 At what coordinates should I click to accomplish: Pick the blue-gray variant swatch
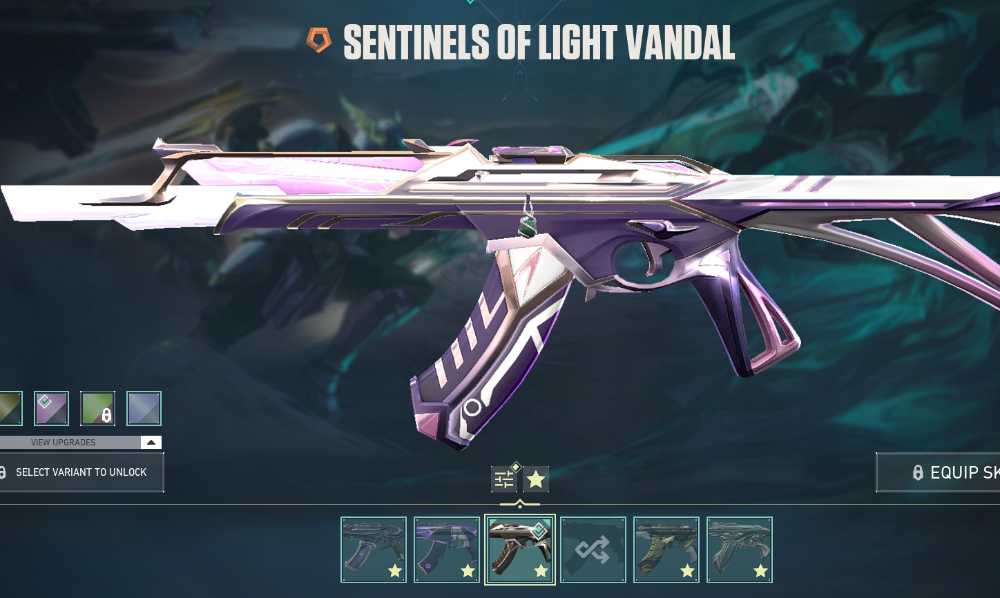pos(144,408)
